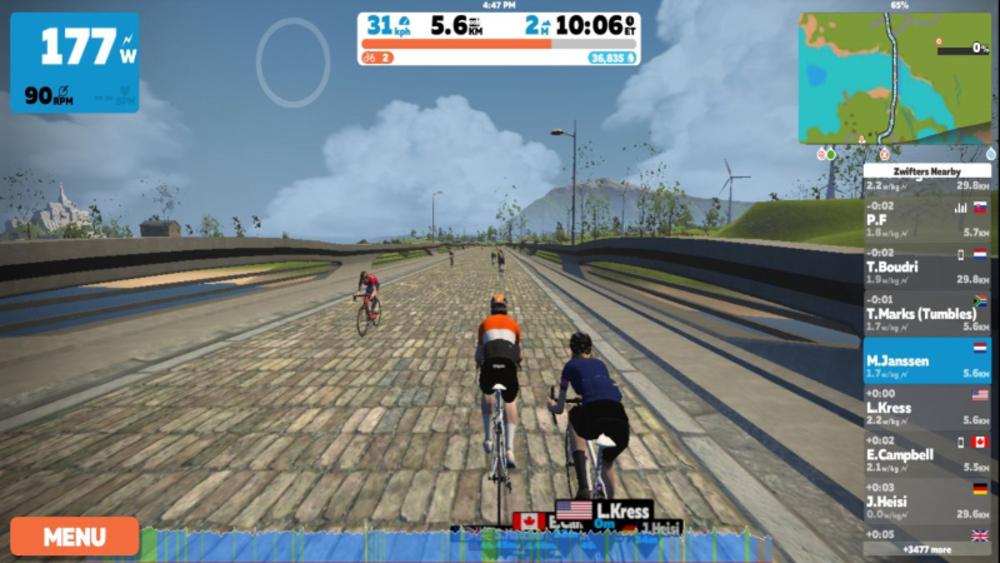Select E.Campbell rider entry
Image resolution: width=1000 pixels, height=563 pixels.
click(x=926, y=454)
